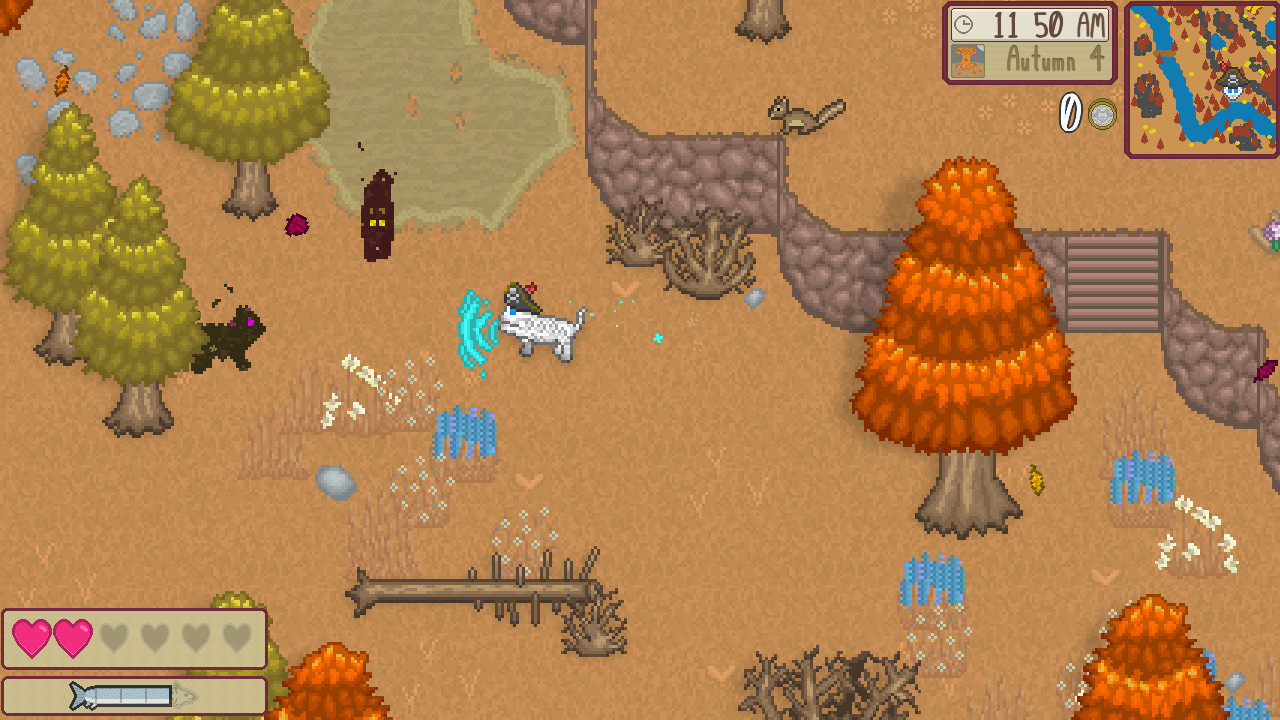Click the golden cat coin currency icon

click(1100, 115)
